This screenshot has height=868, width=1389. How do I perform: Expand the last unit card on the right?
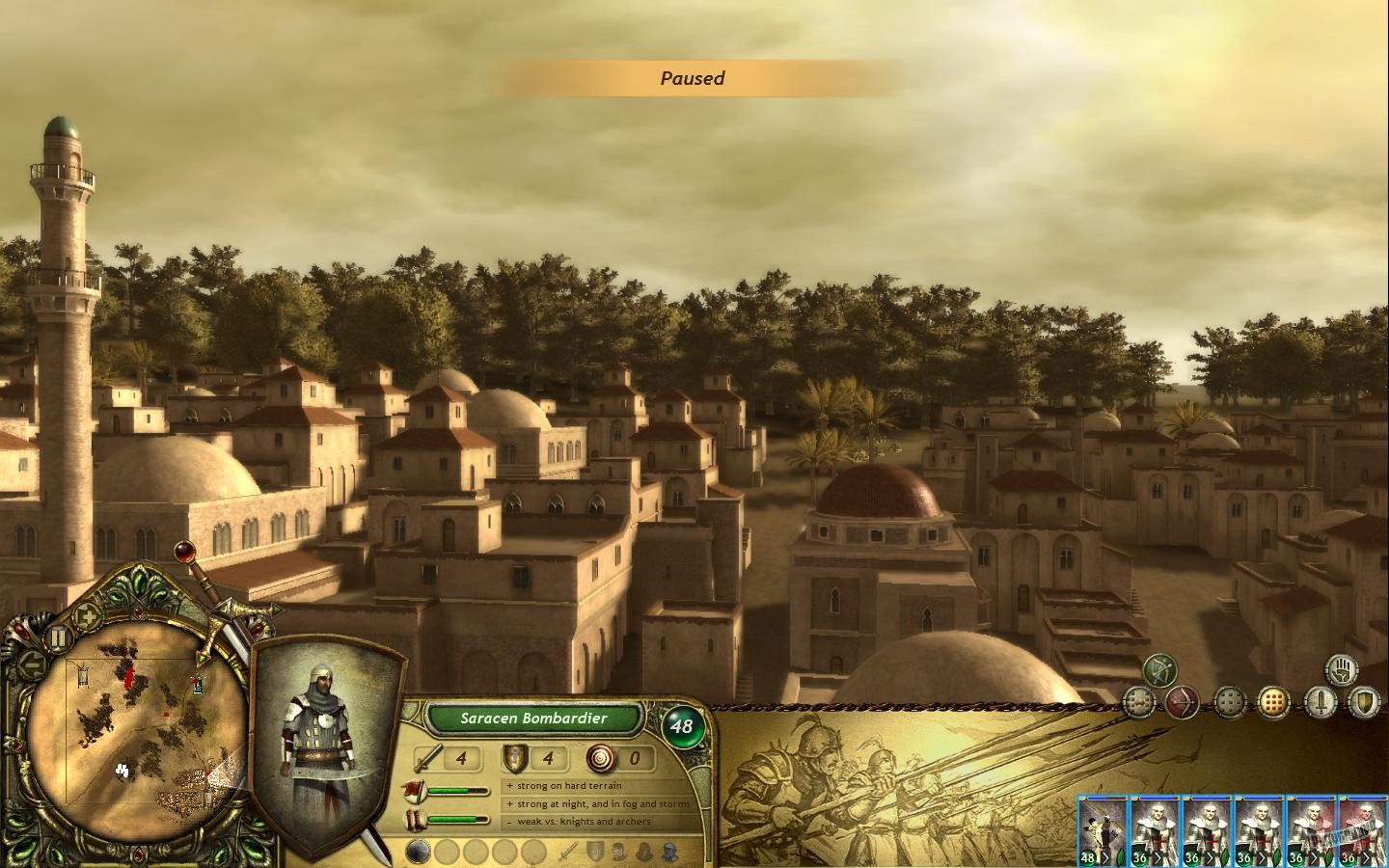[x=1362, y=829]
